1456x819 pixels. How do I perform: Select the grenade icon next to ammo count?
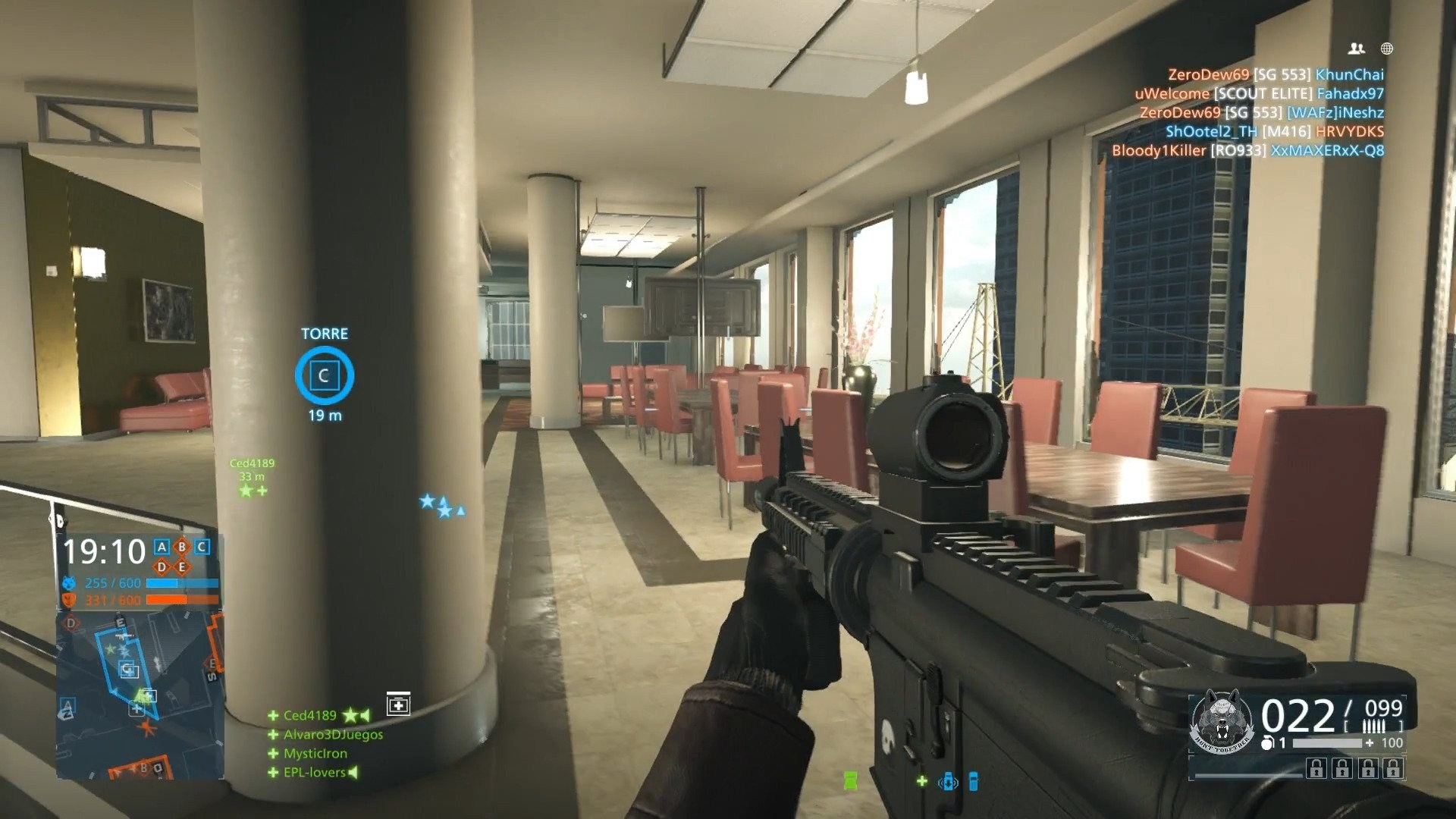pos(1267,744)
